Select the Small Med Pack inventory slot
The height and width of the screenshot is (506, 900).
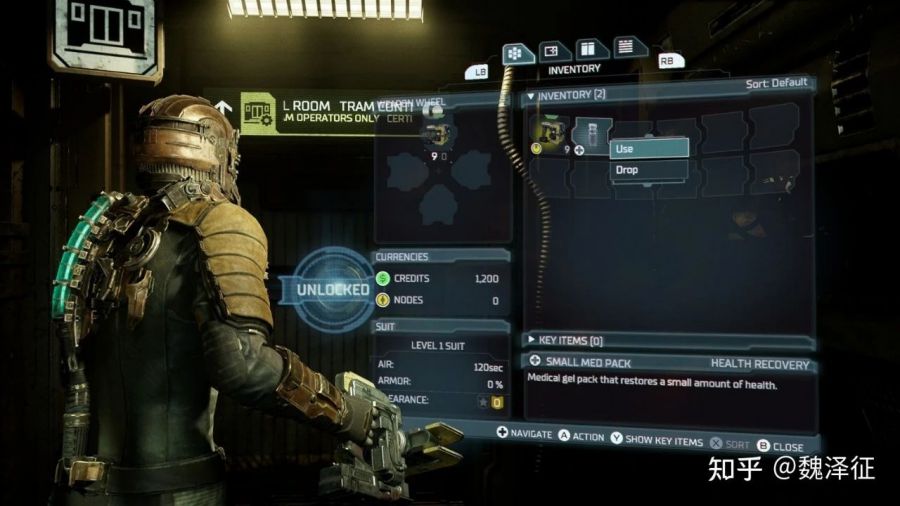click(x=592, y=133)
